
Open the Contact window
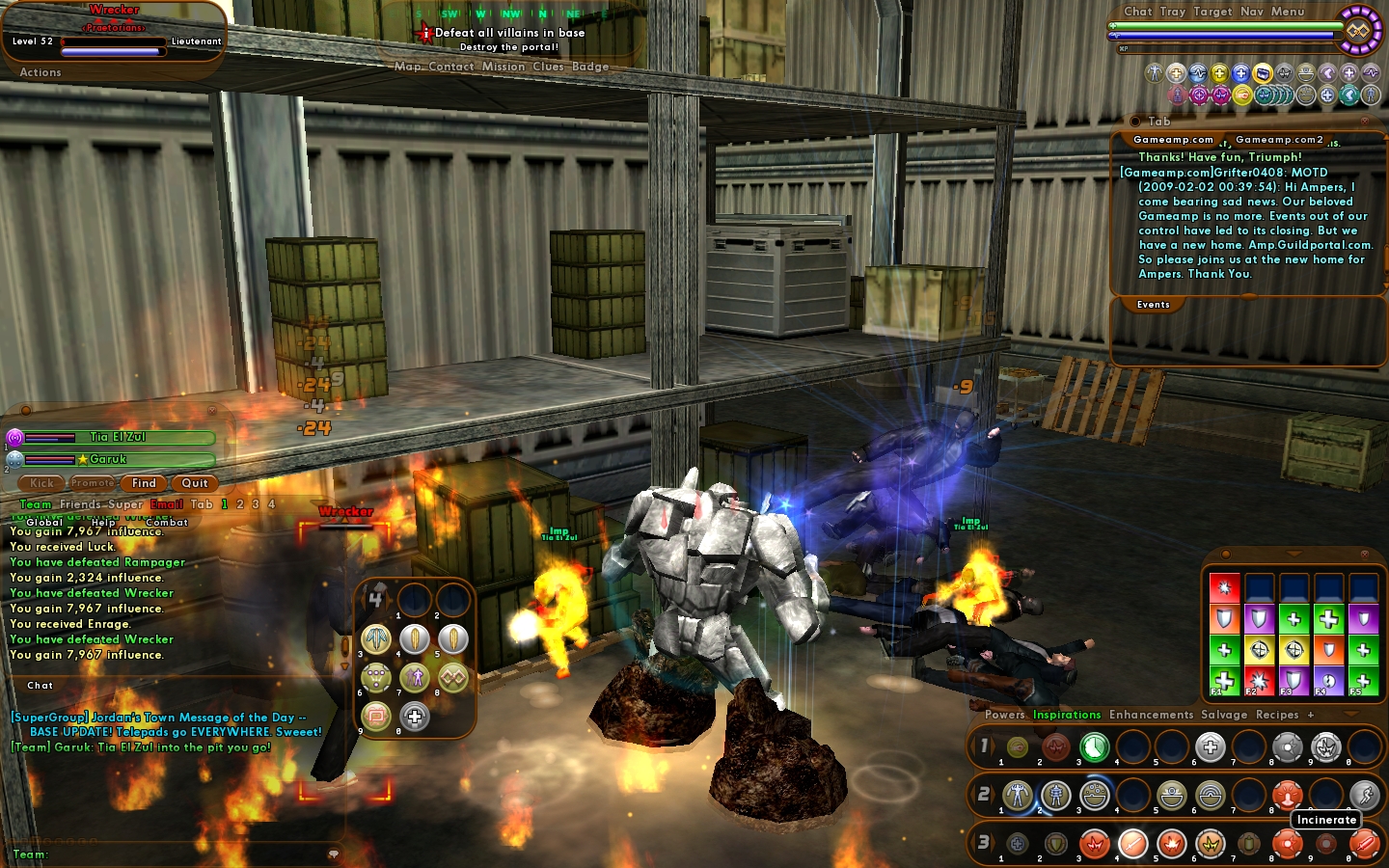450,67
